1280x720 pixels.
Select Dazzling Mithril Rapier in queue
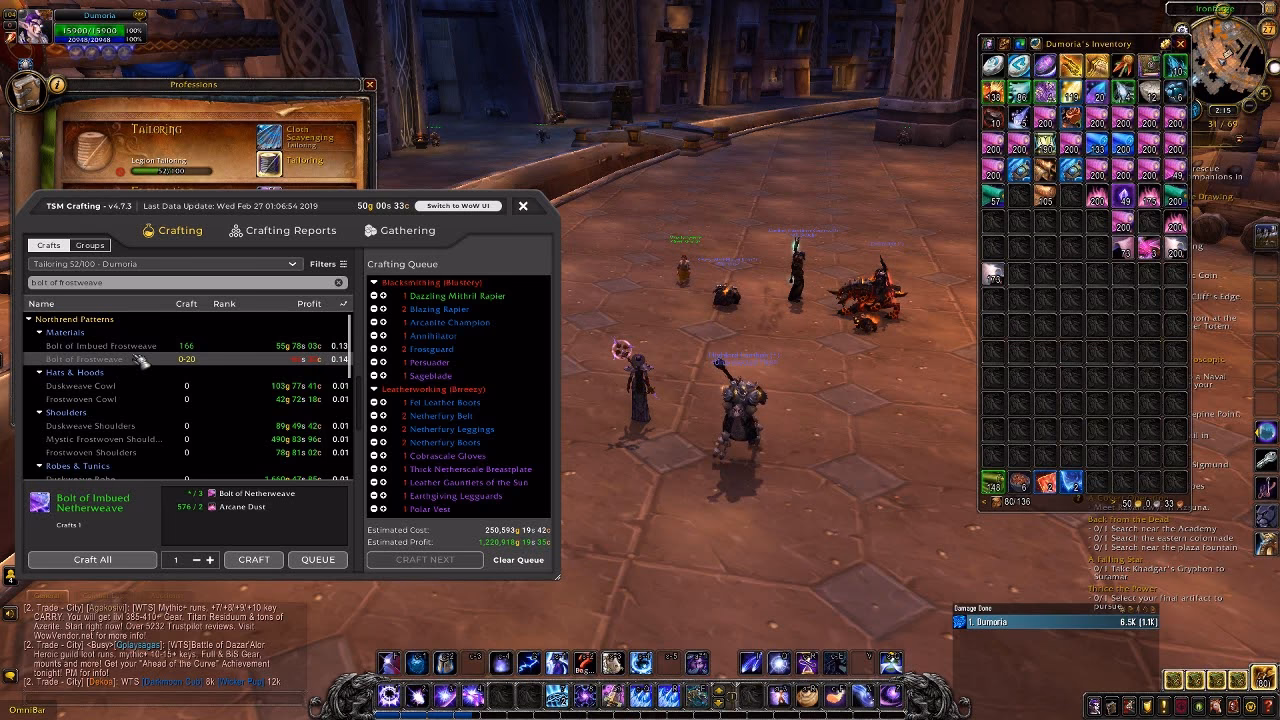(x=457, y=296)
